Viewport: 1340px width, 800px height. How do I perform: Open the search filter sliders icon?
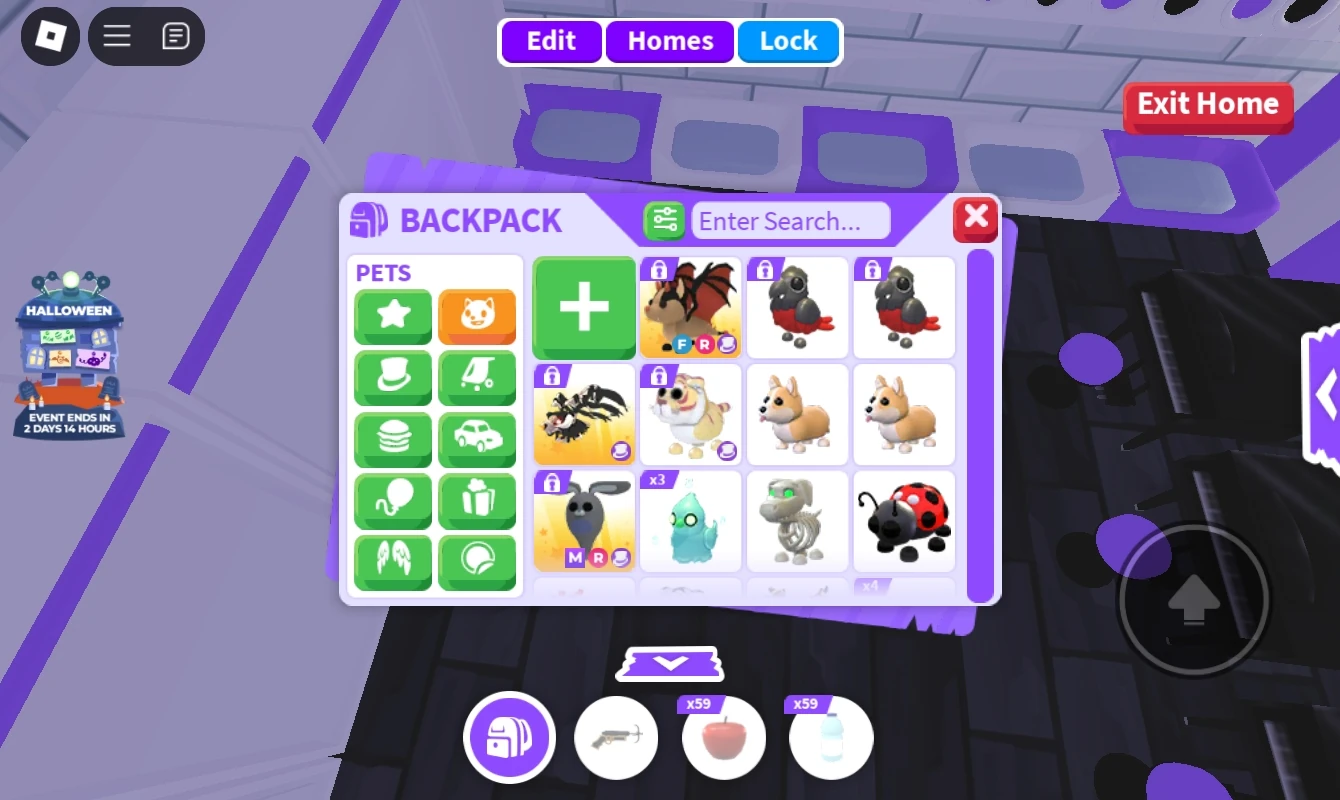(x=664, y=220)
